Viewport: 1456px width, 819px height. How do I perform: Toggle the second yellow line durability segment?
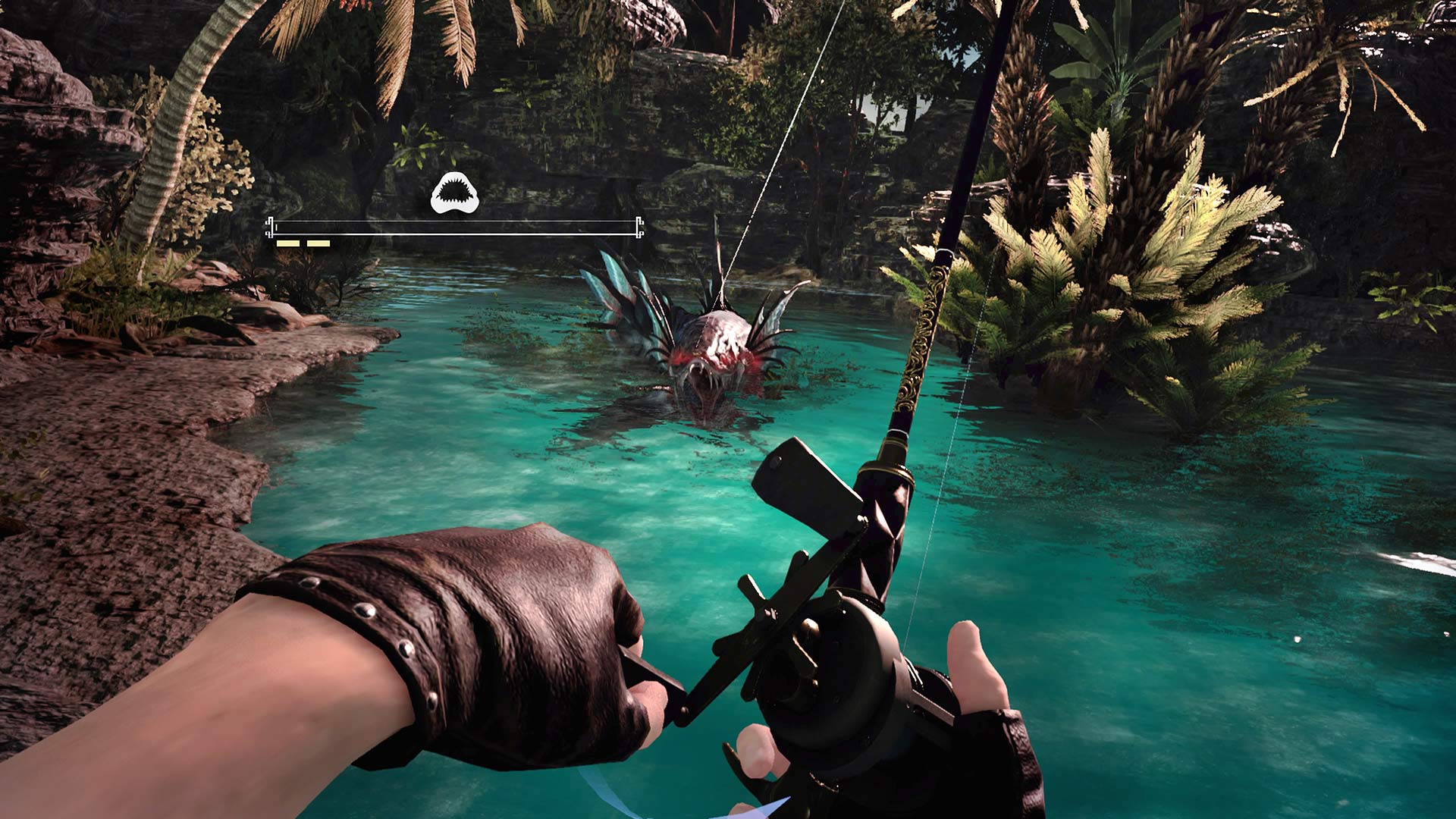pyautogui.click(x=318, y=243)
